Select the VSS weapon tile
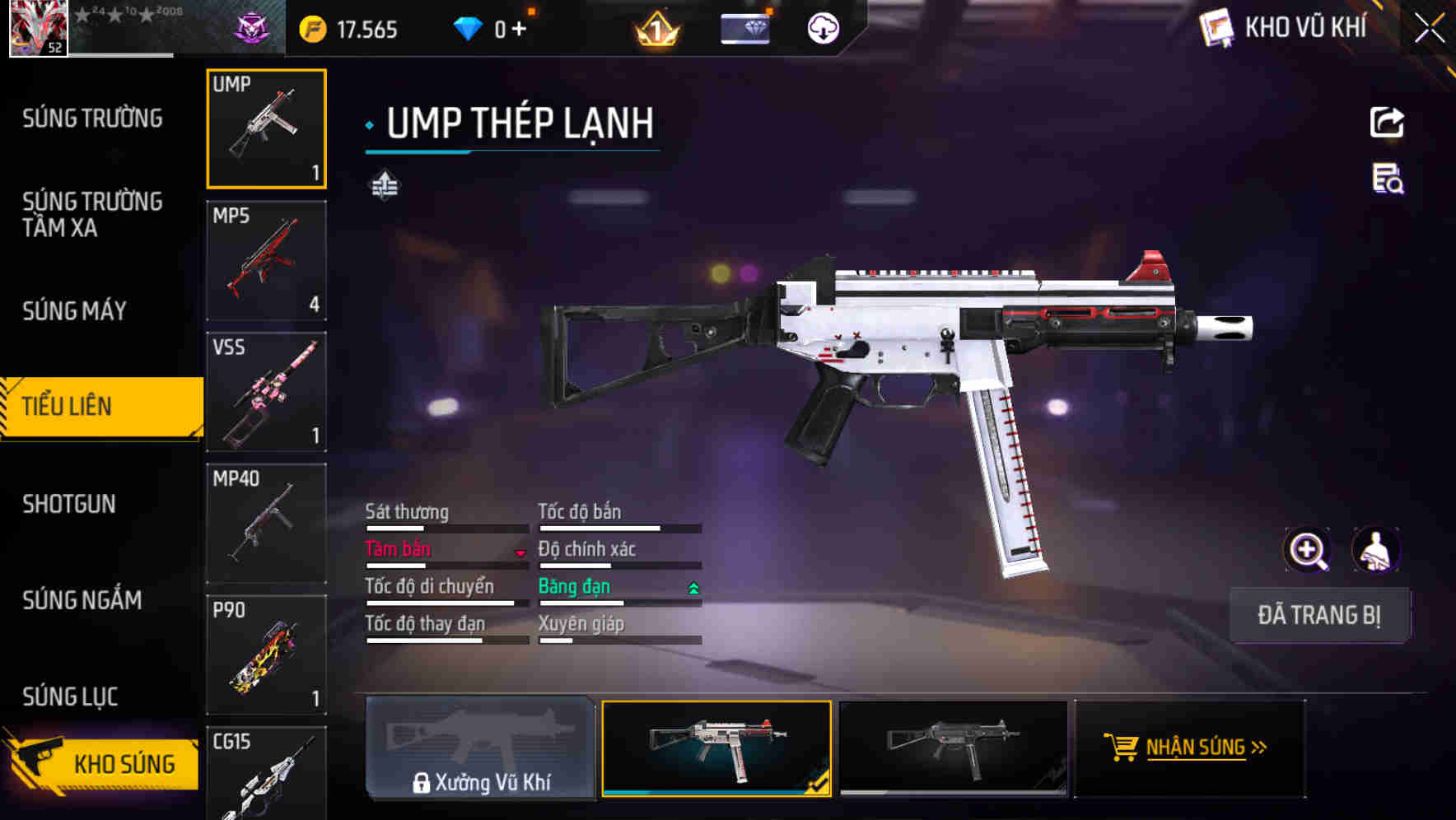 pos(266,392)
